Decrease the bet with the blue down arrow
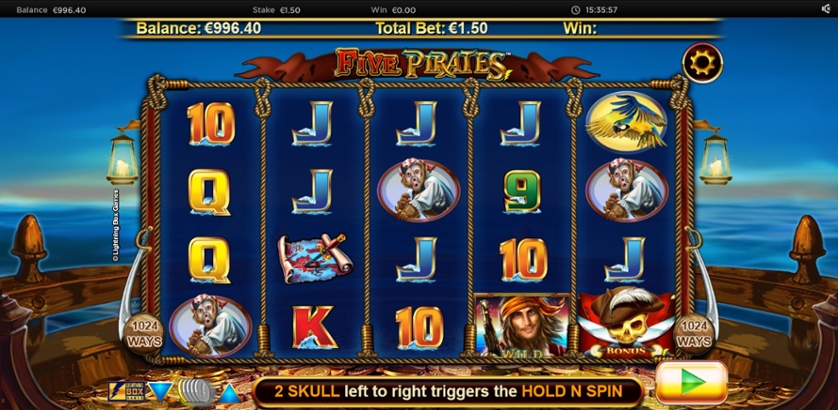Screen dimensions: 838x410 pos(160,390)
